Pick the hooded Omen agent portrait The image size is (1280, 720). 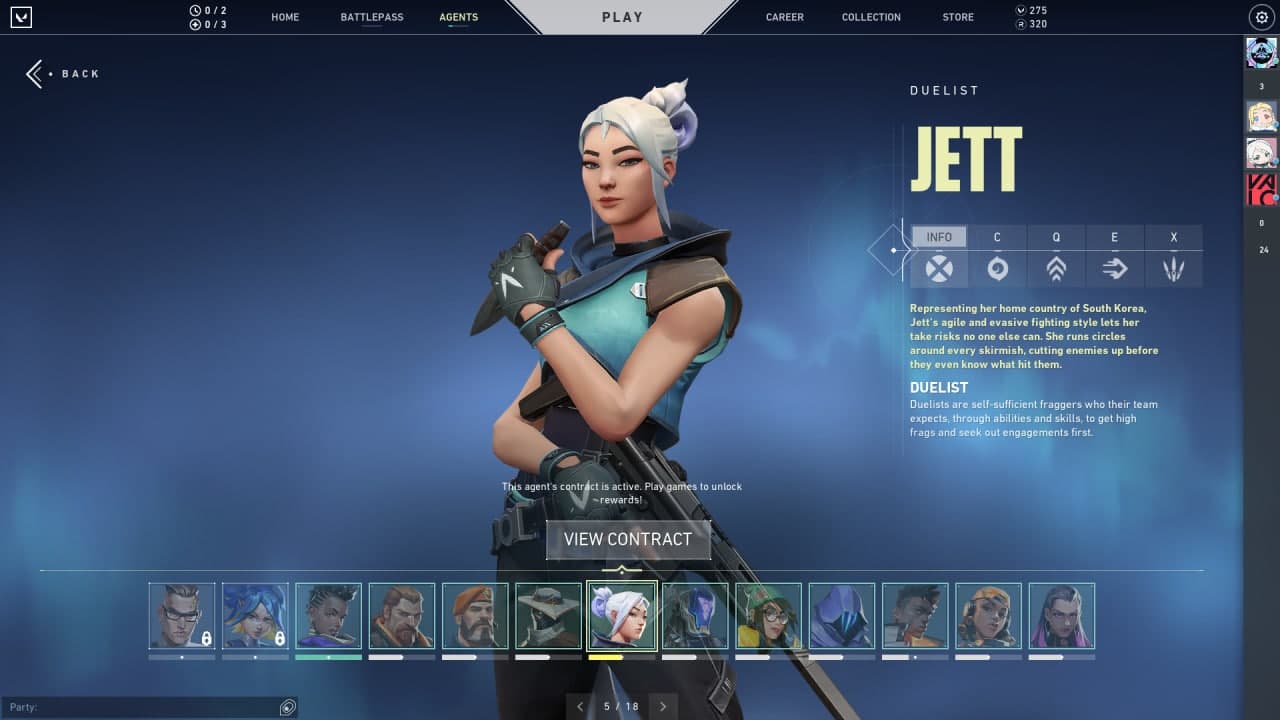click(x=842, y=616)
